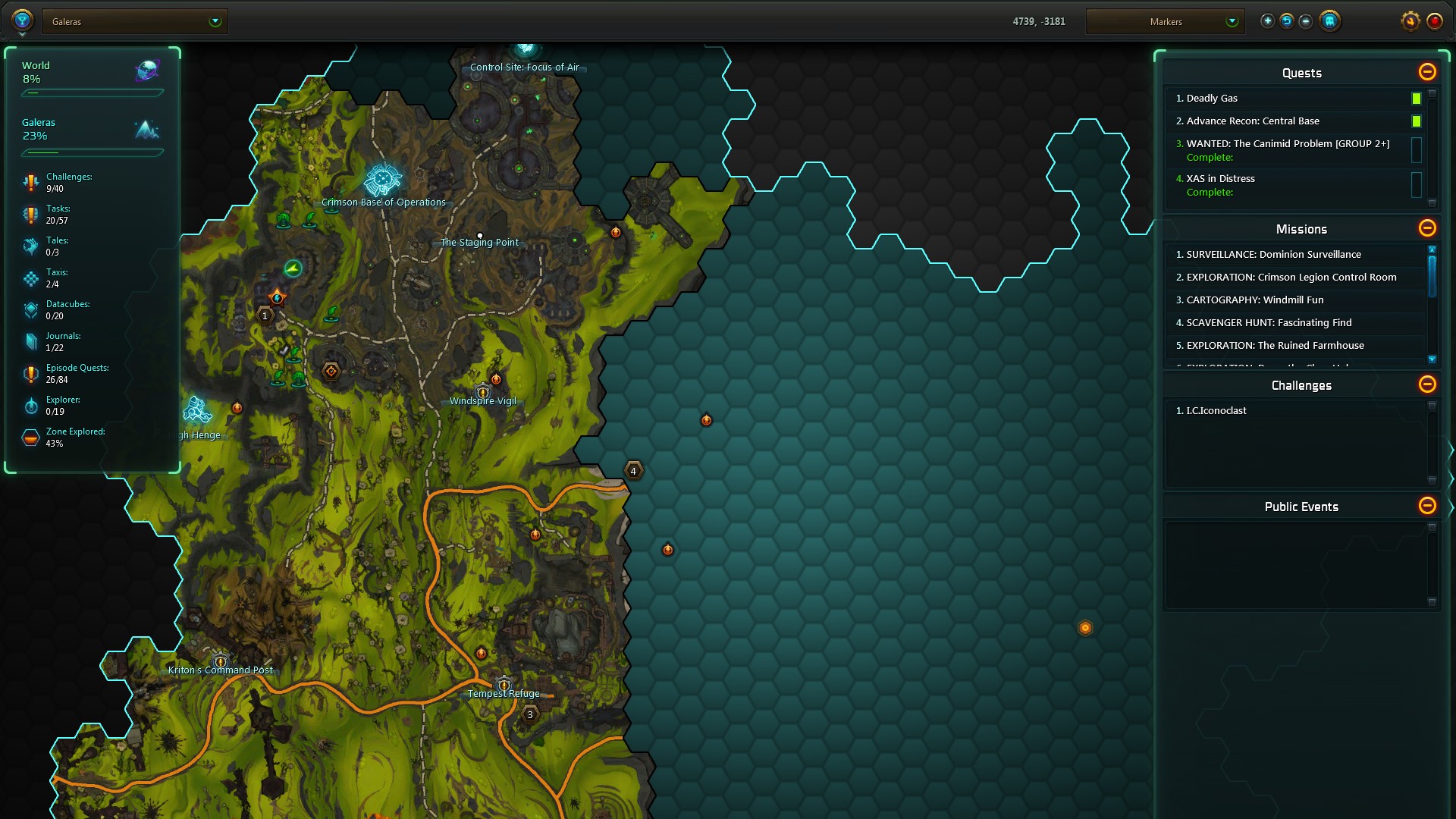Close the map with the red button
The width and height of the screenshot is (1456, 819).
(x=1434, y=21)
